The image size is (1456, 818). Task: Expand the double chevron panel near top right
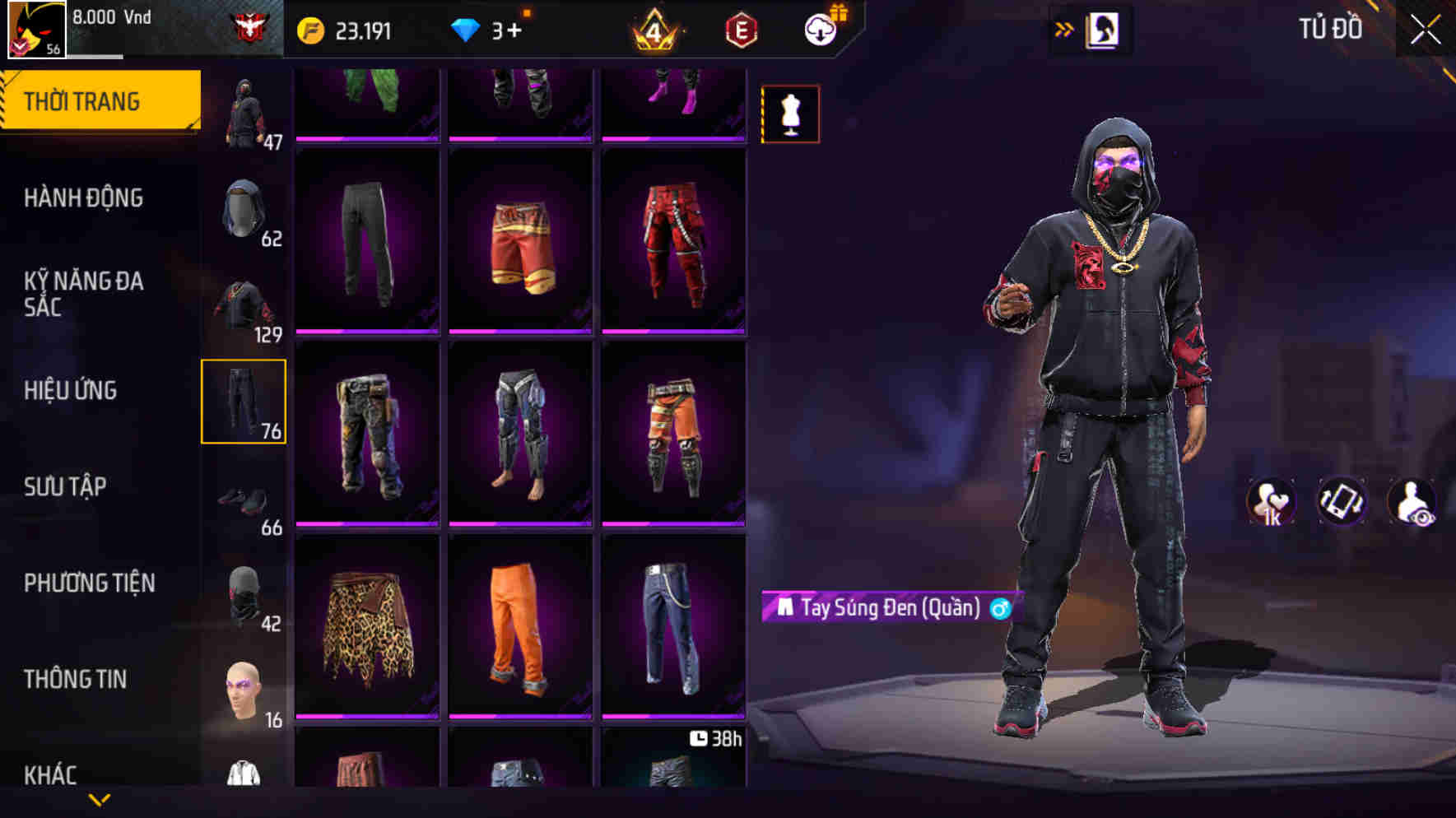click(x=1063, y=27)
